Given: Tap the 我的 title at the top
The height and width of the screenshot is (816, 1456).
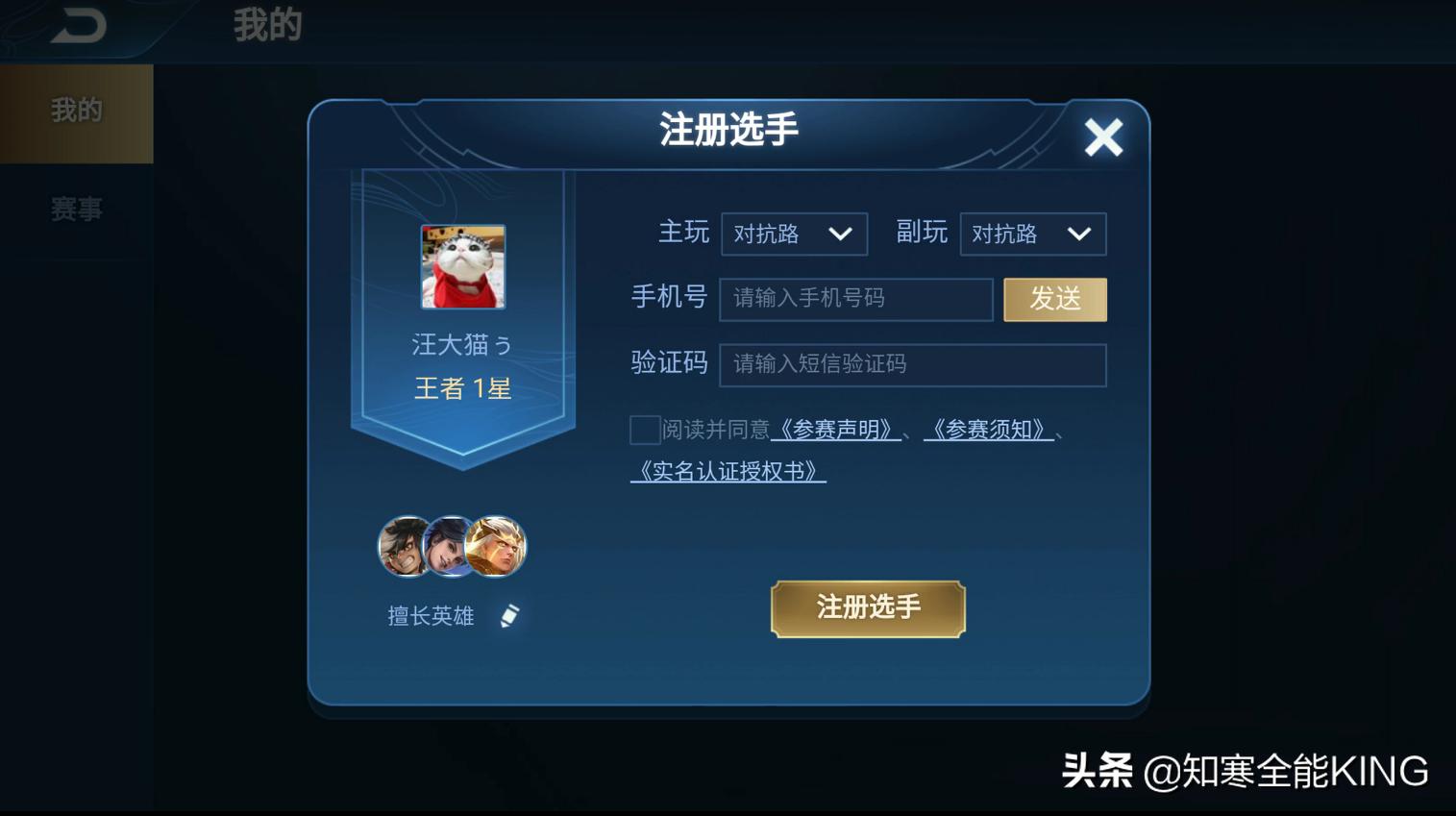Looking at the screenshot, I should pyautogui.click(x=265, y=26).
